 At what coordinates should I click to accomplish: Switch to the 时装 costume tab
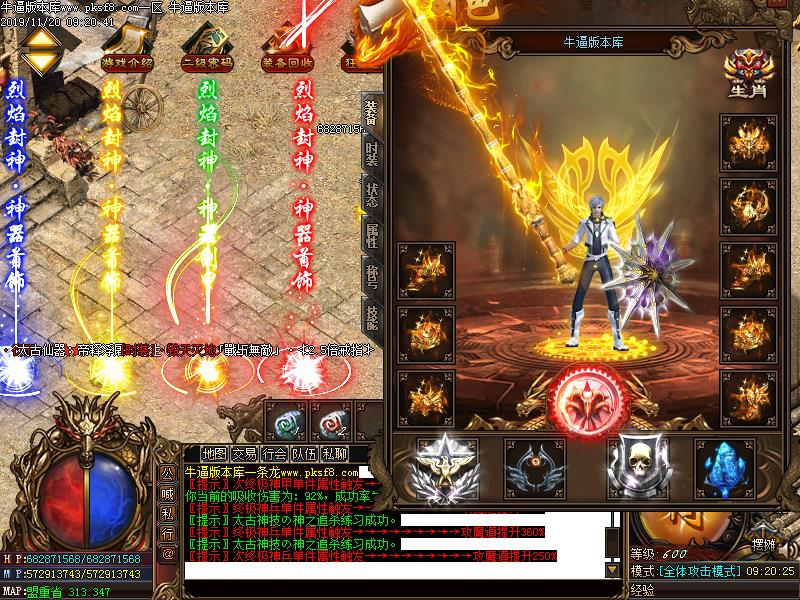point(372,154)
